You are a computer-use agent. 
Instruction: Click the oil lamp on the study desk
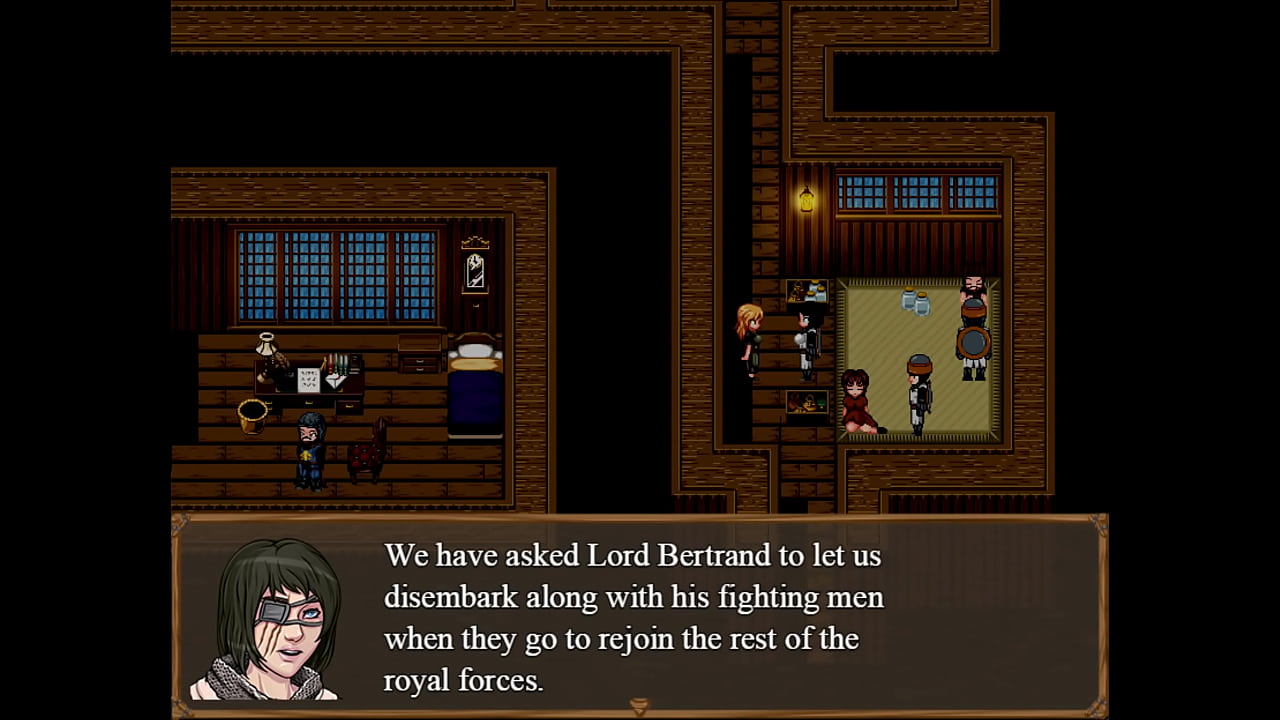pyautogui.click(x=265, y=350)
